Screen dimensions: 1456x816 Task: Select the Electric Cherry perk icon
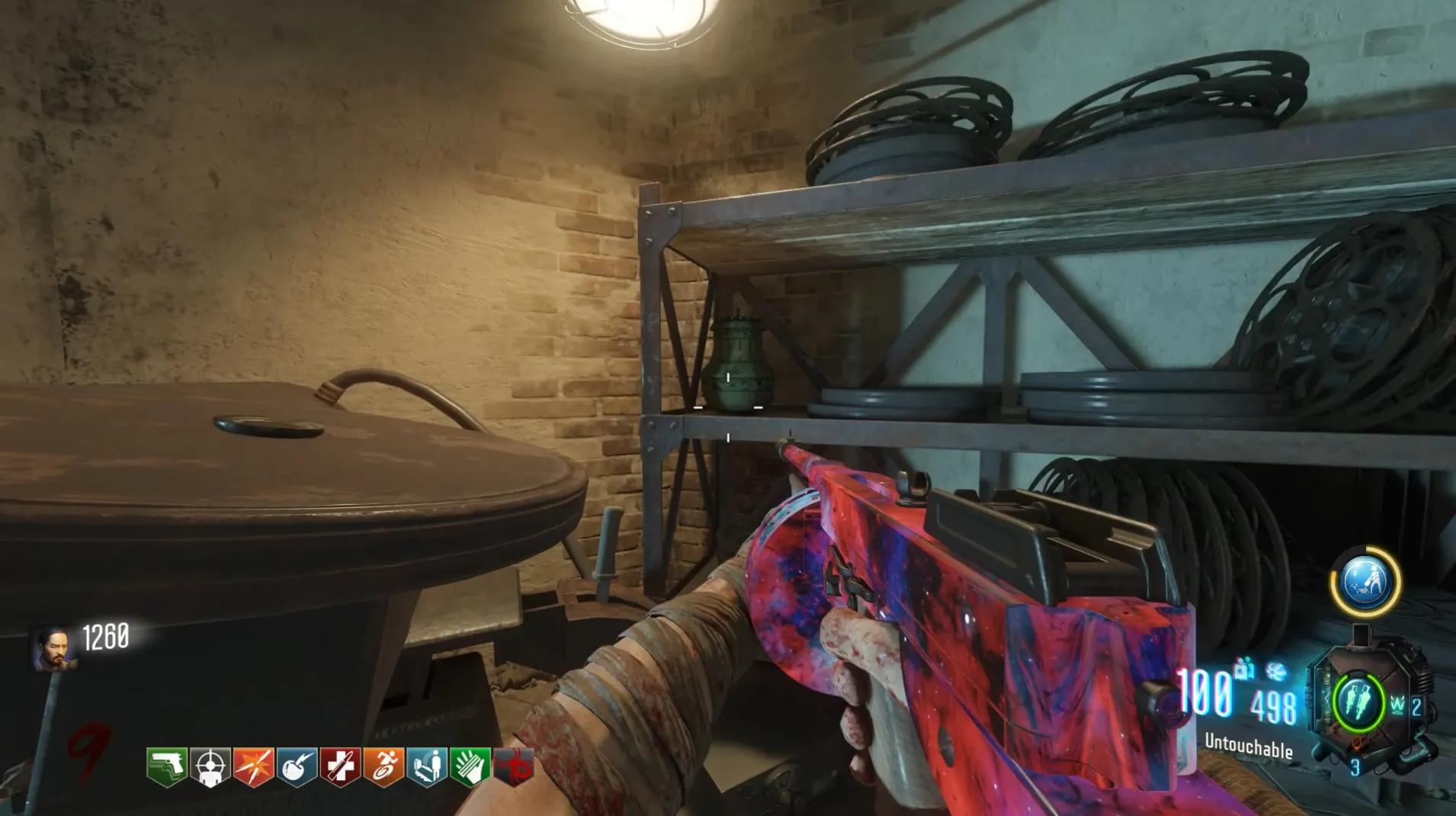point(297,766)
